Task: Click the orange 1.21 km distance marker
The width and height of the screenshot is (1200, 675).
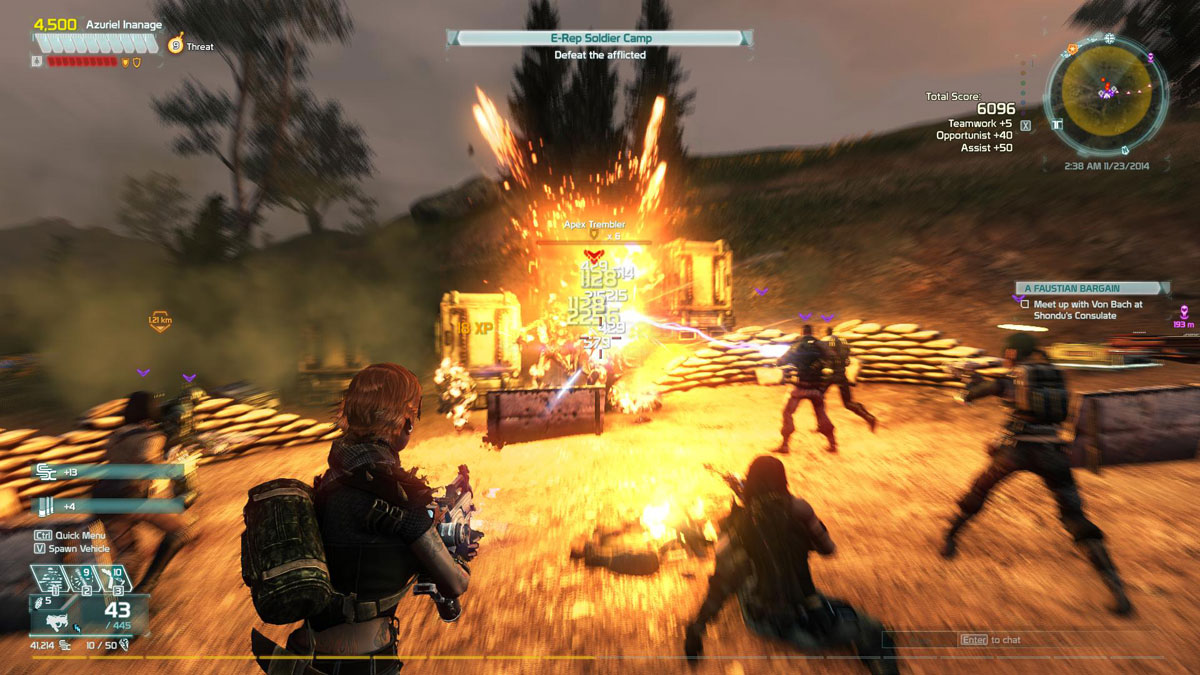Action: click(x=159, y=321)
